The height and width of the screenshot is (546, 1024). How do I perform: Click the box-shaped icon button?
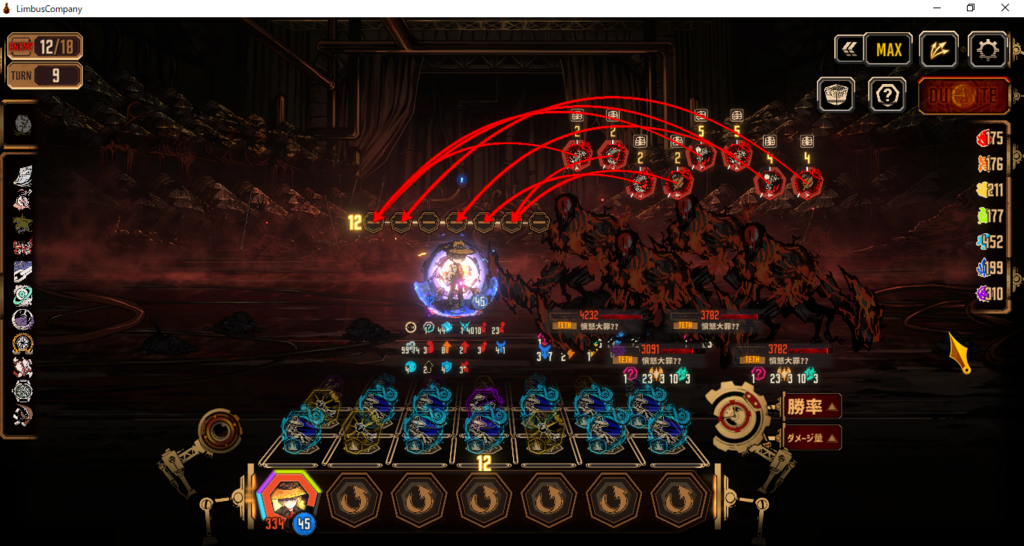click(x=836, y=95)
